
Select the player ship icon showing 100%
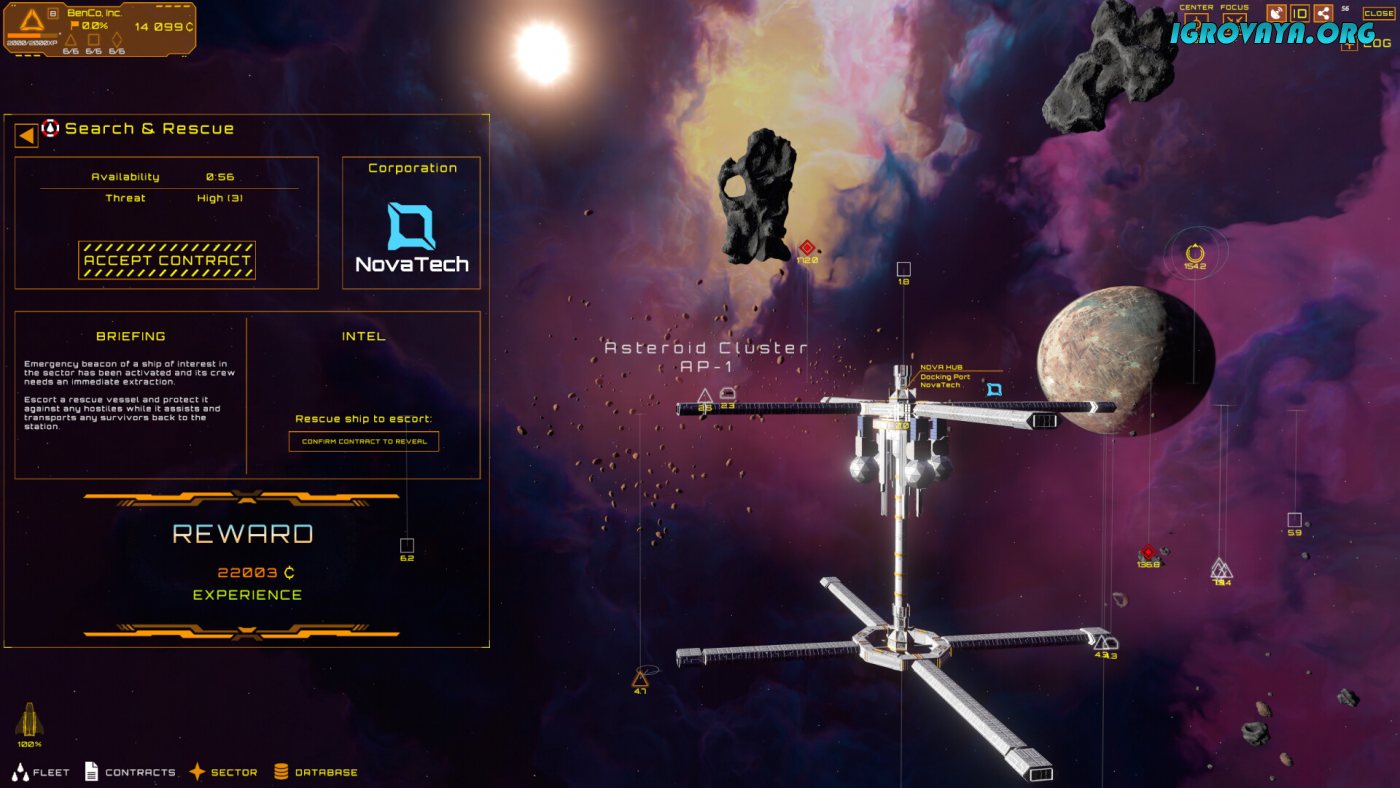(29, 721)
